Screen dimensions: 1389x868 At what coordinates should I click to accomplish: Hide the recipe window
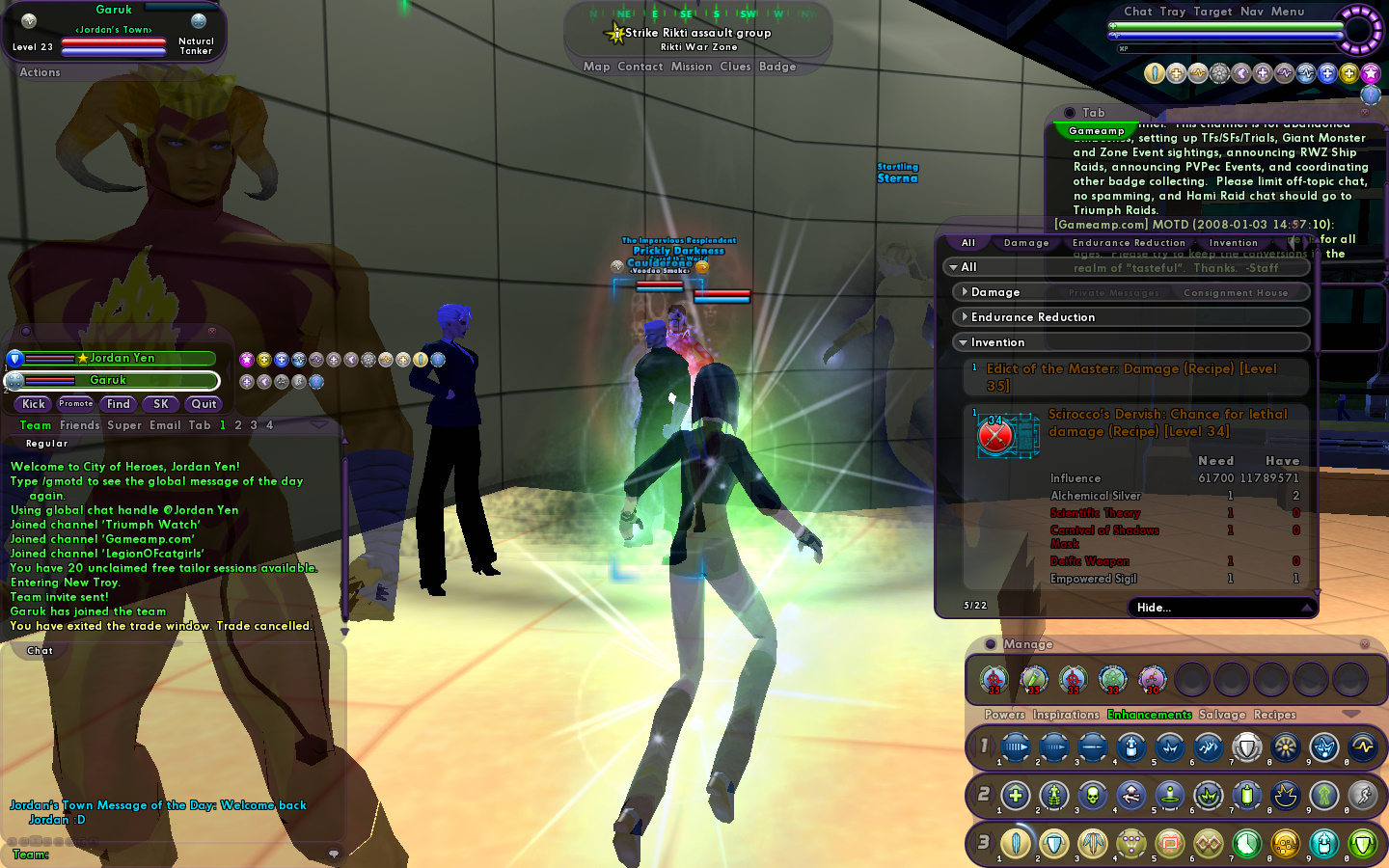(x=1154, y=608)
